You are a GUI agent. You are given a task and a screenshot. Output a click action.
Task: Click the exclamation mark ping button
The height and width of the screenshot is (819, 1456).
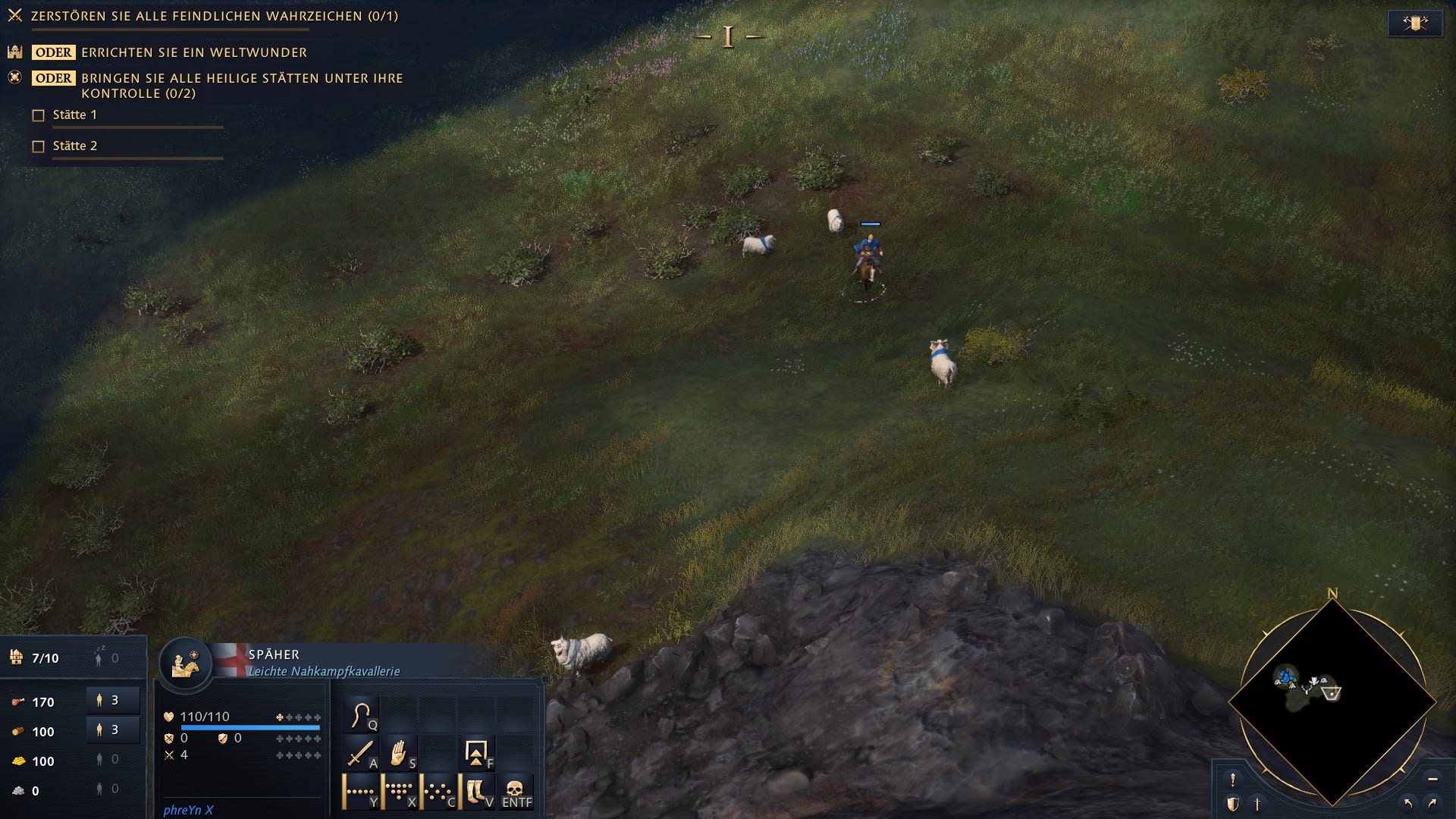click(x=1233, y=780)
